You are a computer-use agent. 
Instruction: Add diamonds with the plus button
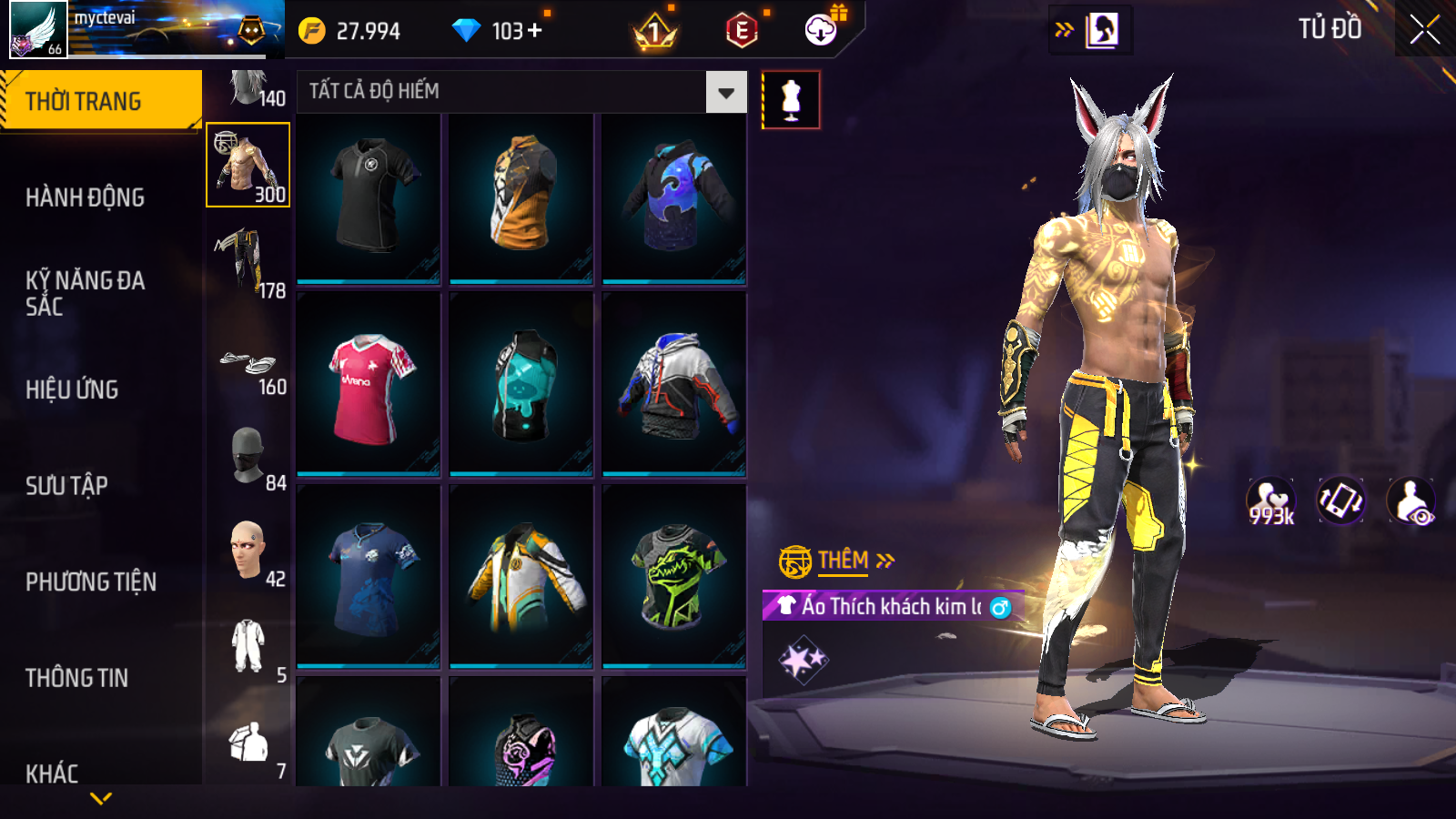point(535,31)
